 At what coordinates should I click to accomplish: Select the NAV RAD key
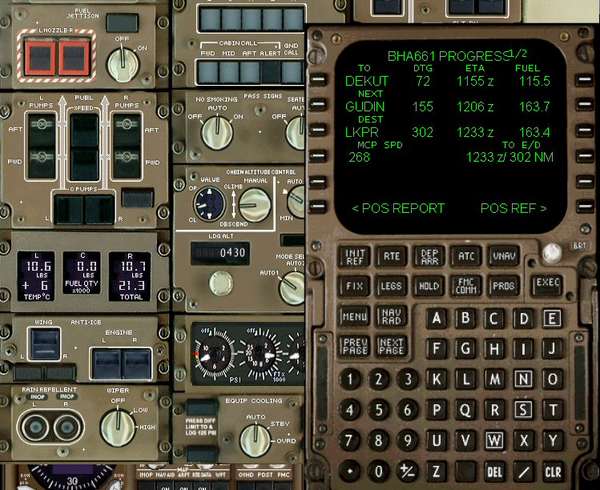coord(392,316)
